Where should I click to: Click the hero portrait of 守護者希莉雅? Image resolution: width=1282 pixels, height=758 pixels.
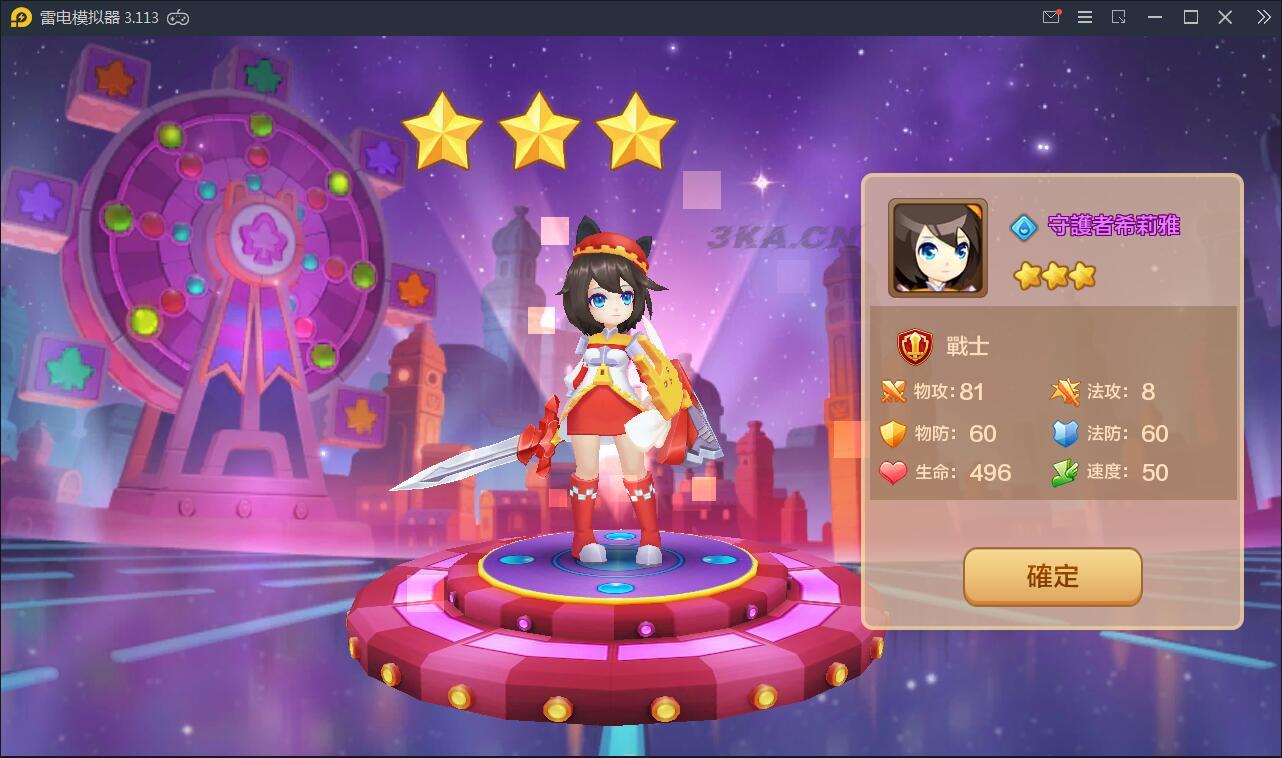[937, 248]
